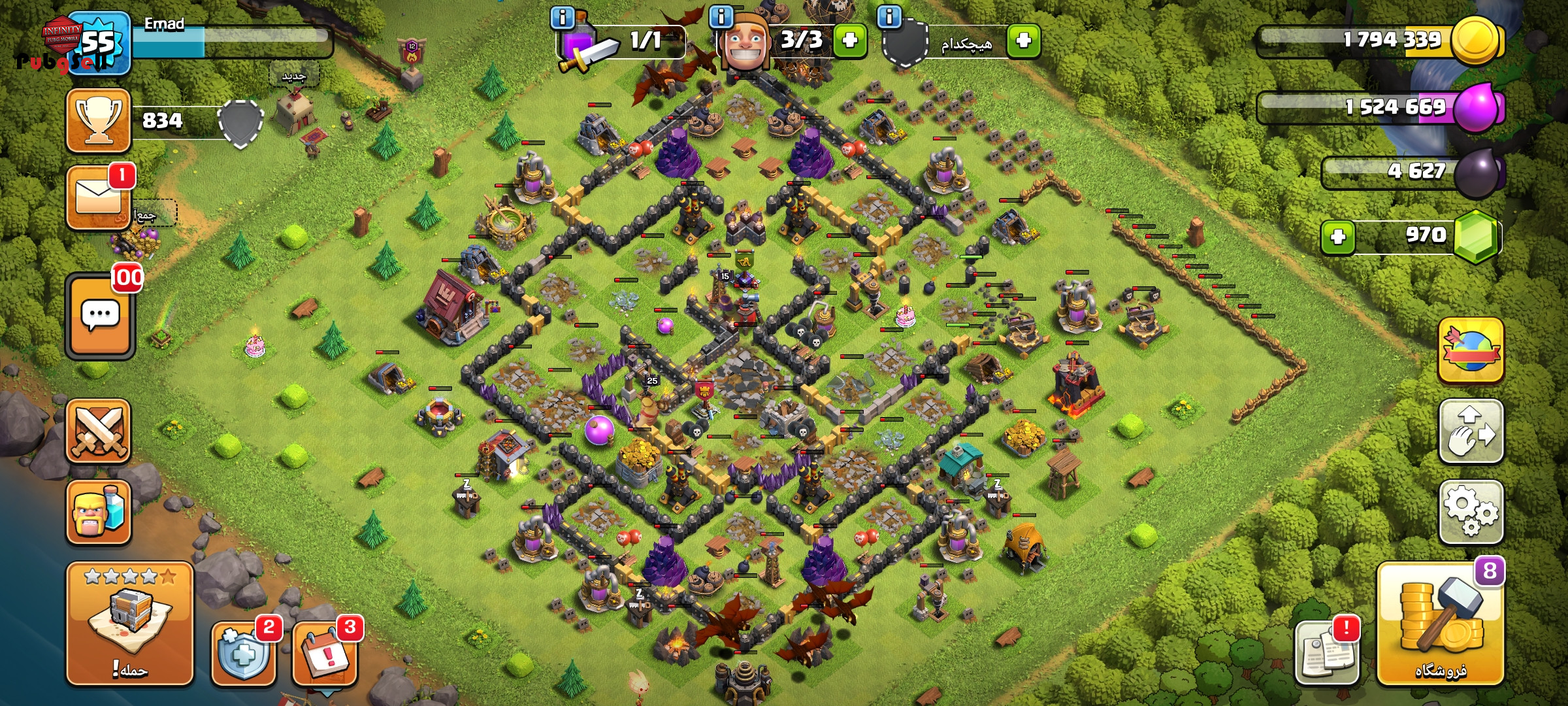
Task: Check the mail envelope inbox
Action: click(x=99, y=196)
